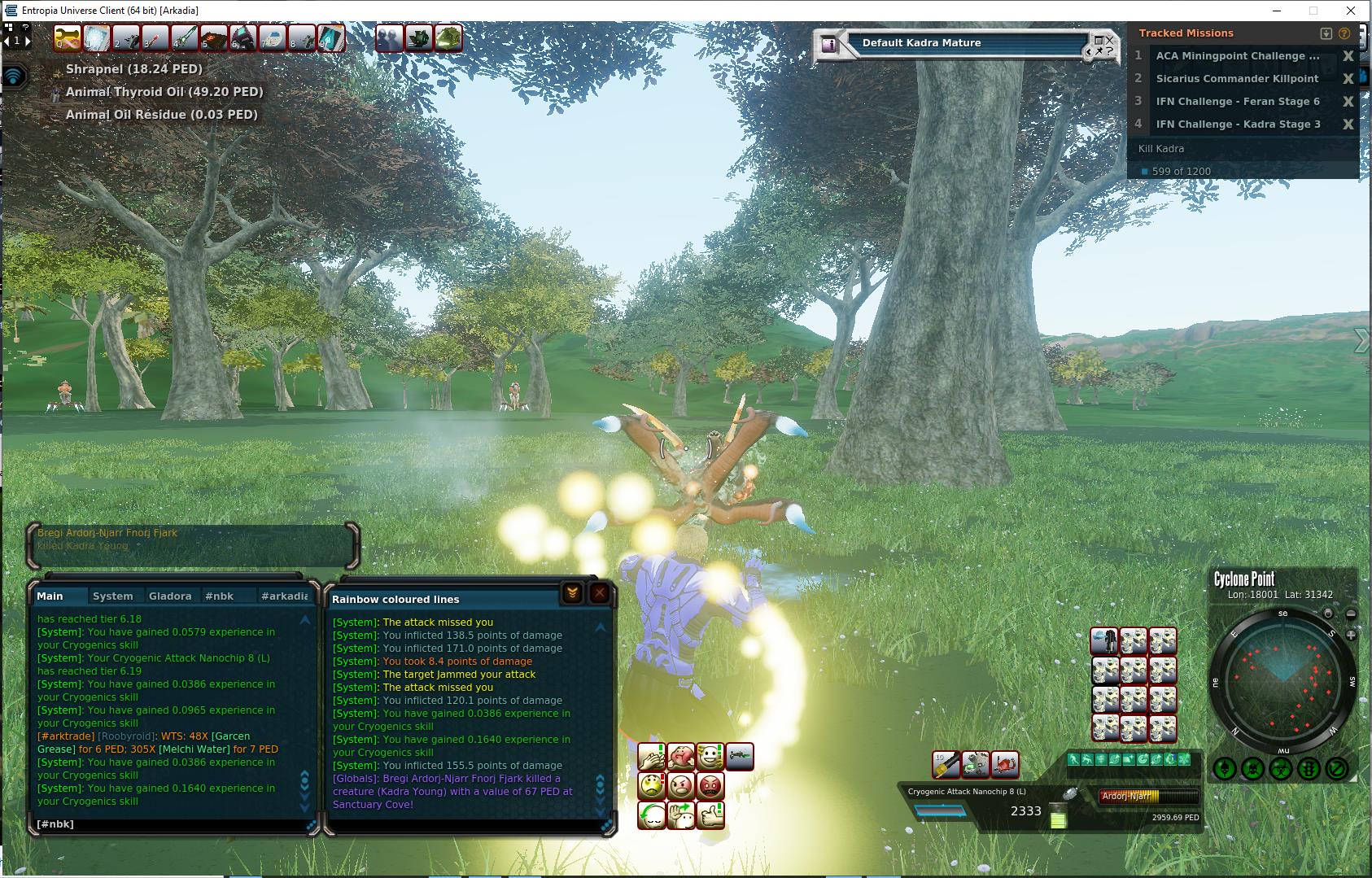
Task: Switch to the System chat tab
Action: tap(113, 596)
